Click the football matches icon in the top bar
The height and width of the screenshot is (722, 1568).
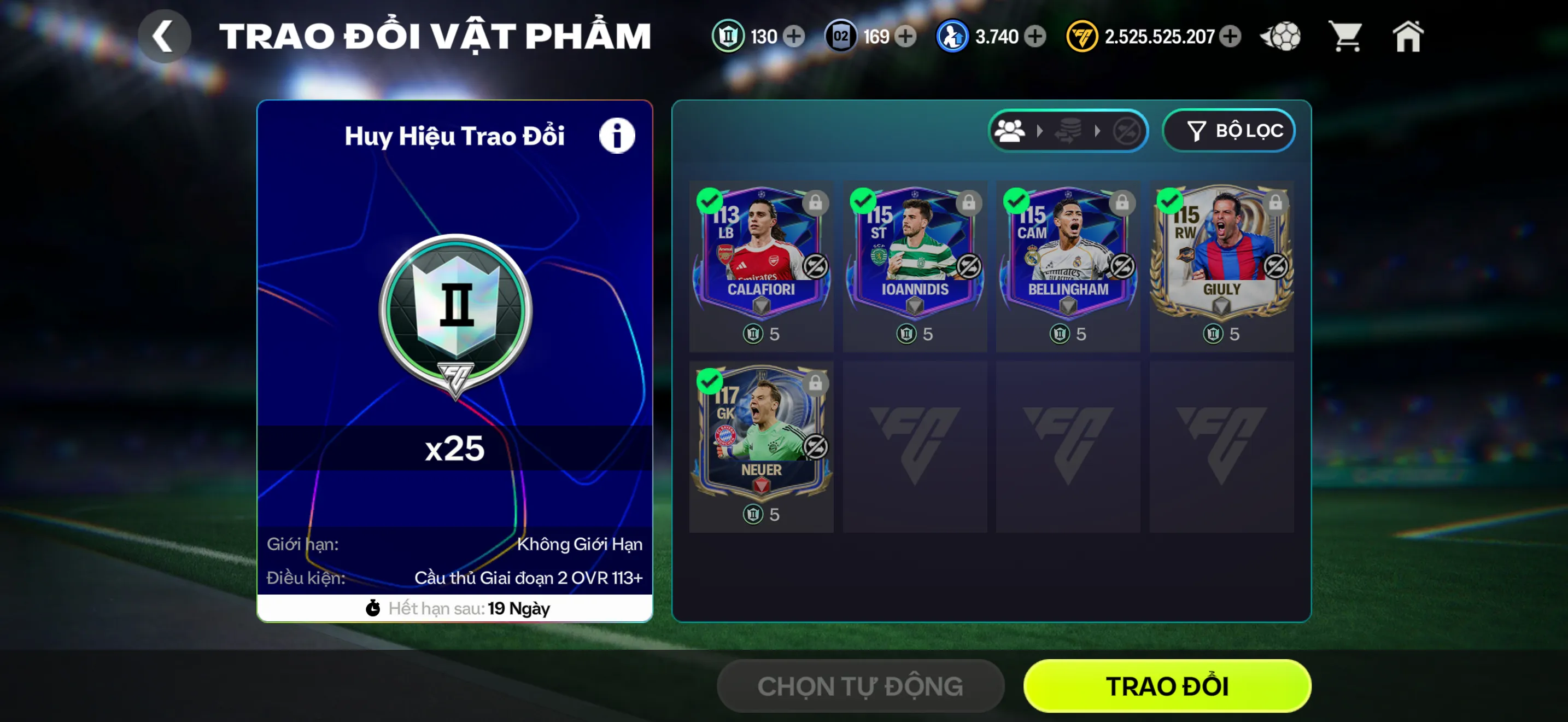click(1279, 37)
